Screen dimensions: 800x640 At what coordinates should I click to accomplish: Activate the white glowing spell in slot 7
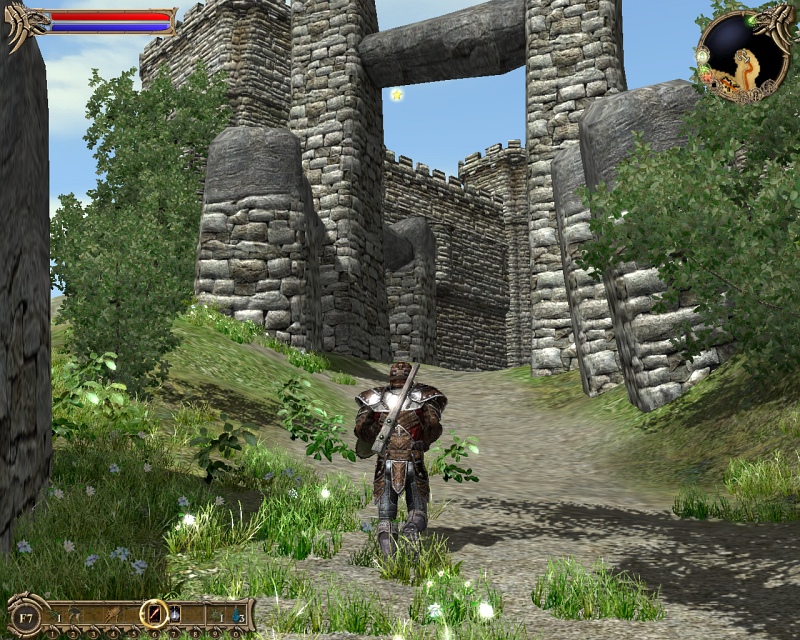[x=175, y=613]
